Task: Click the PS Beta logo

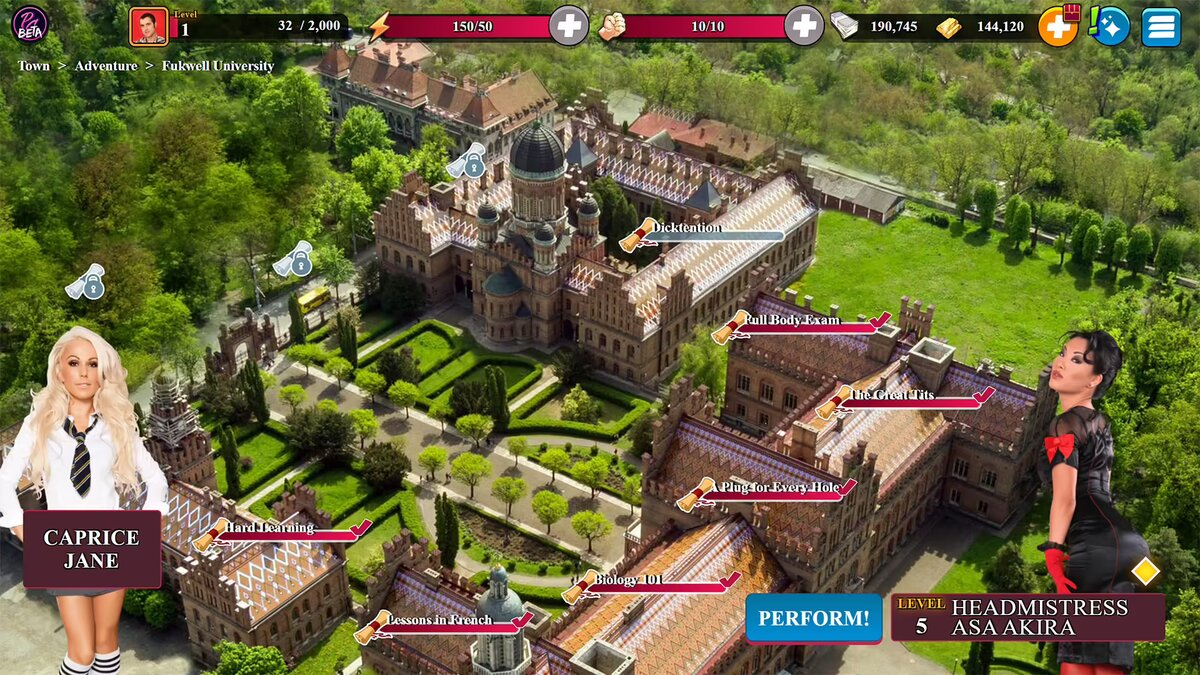Action: [x=29, y=25]
